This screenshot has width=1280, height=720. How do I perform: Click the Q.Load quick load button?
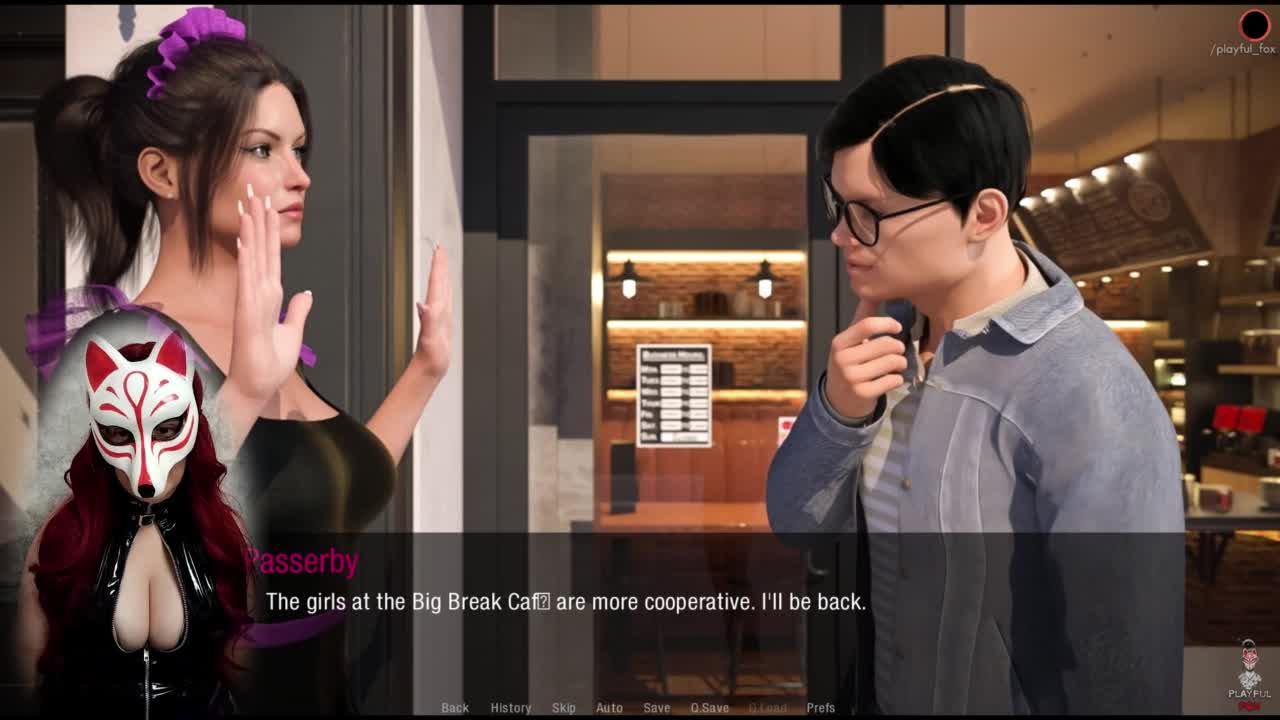[767, 708]
